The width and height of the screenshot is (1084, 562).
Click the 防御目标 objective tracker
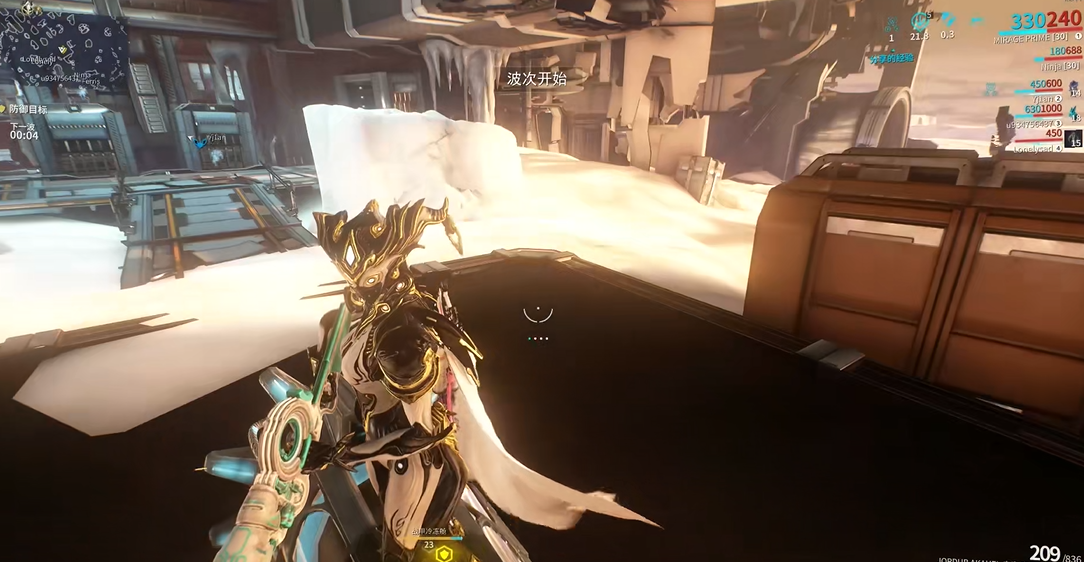(x=29, y=109)
